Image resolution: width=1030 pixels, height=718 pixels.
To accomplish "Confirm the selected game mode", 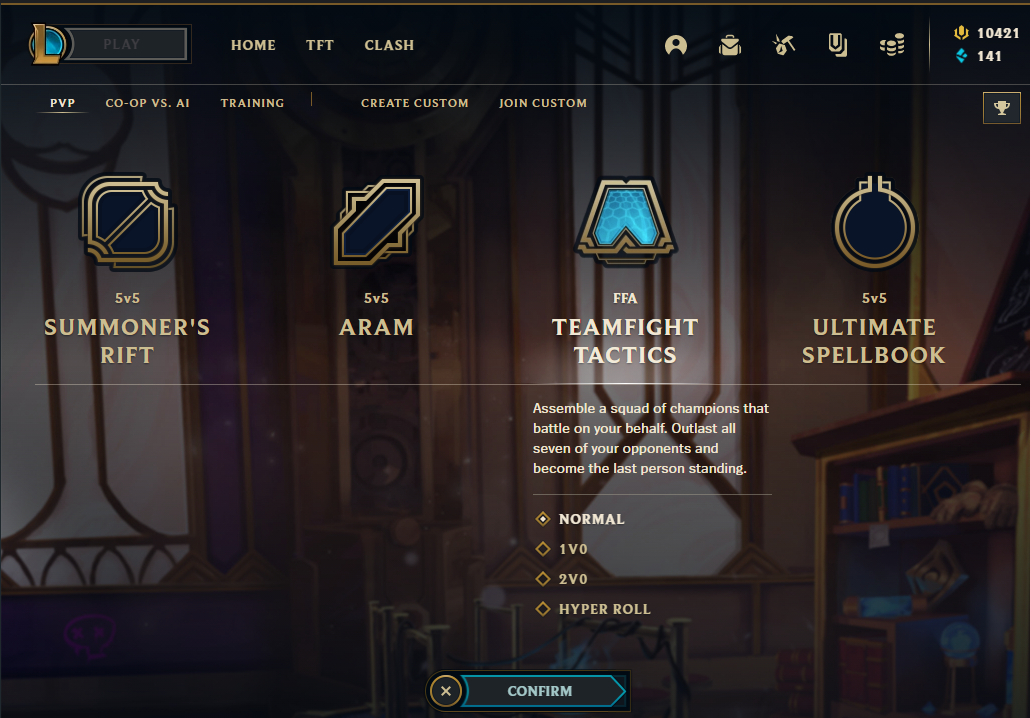I will tap(540, 691).
